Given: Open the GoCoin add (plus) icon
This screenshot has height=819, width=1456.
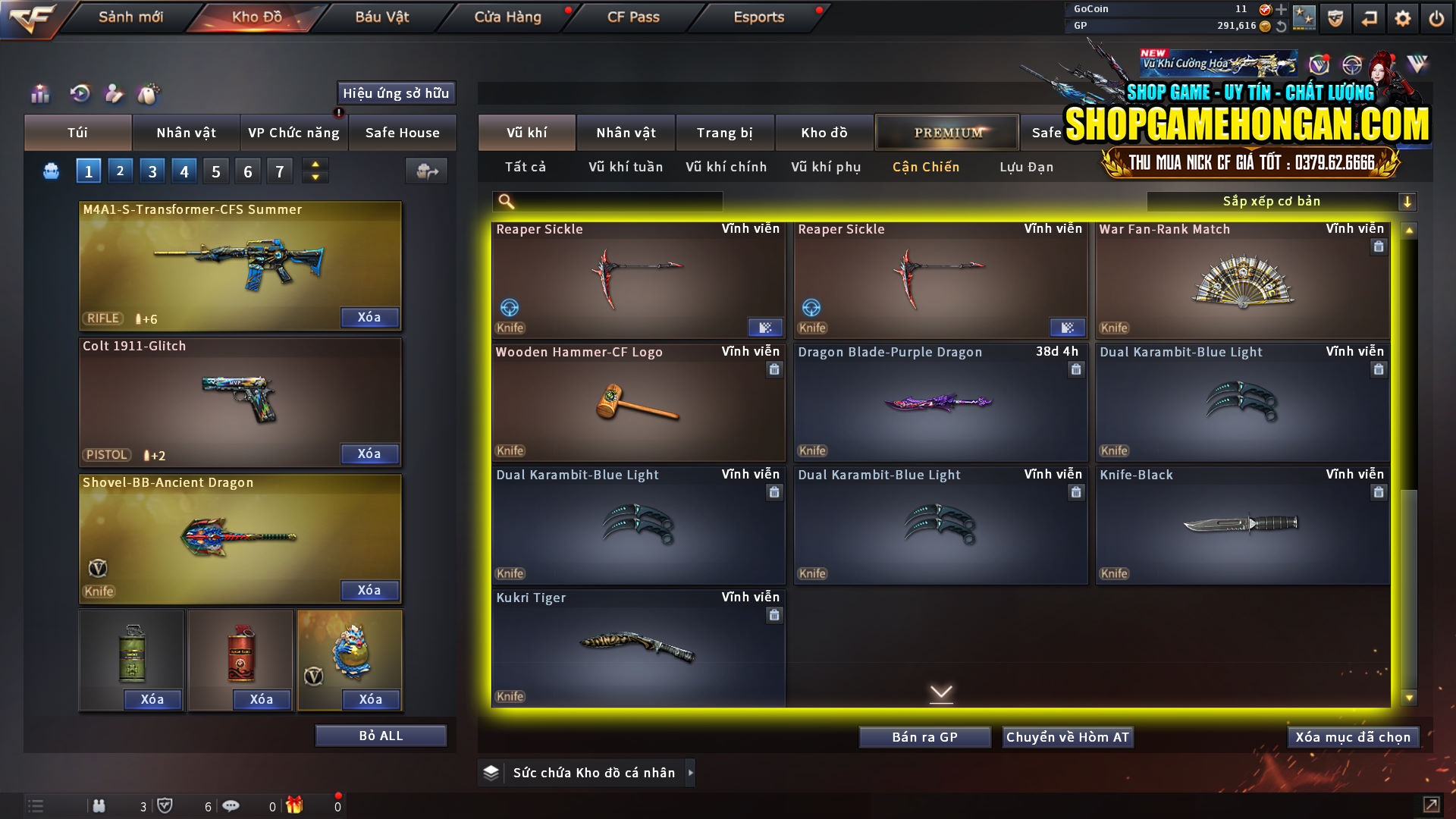Looking at the screenshot, I should point(1283,10).
